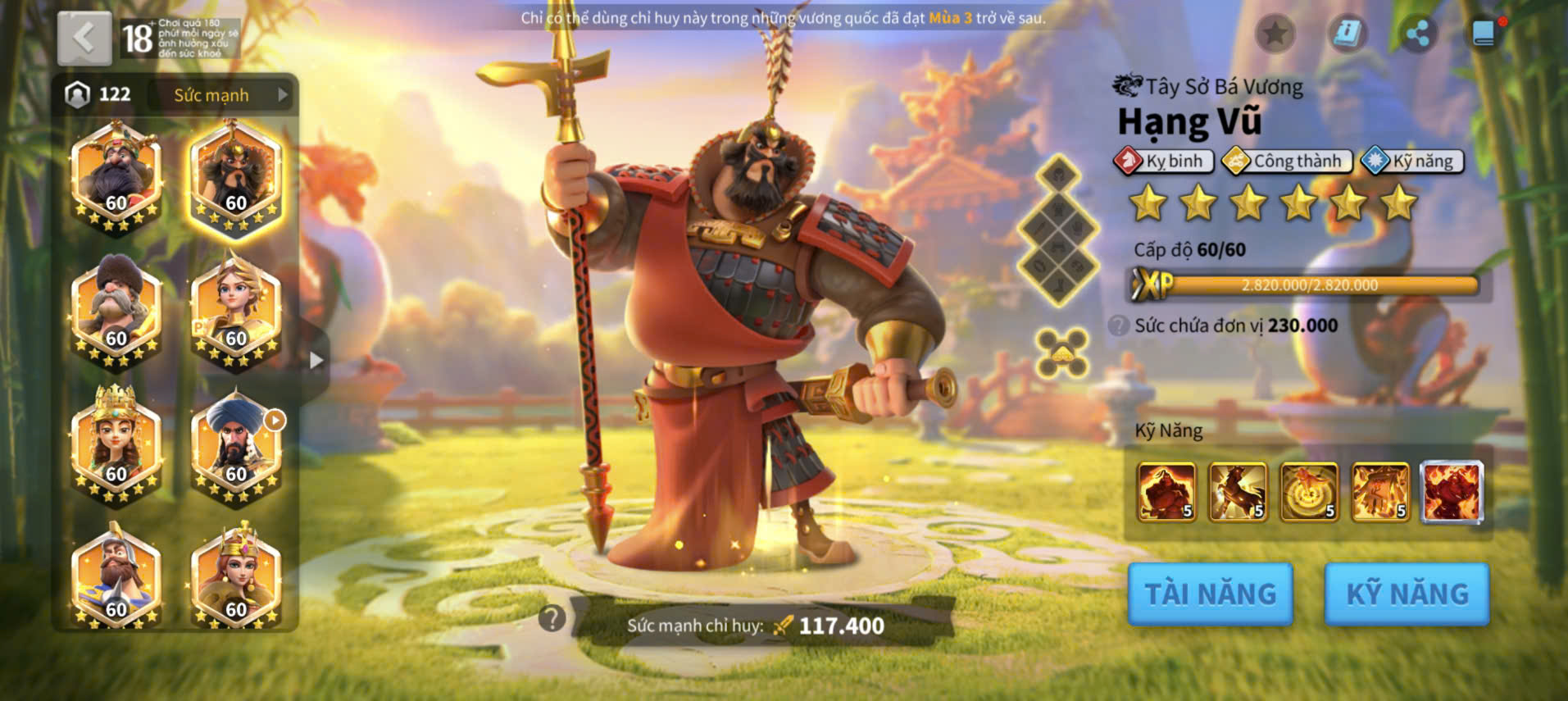Mark commander as favorite with star icon
Viewport: 1568px width, 701px height.
coord(1275,34)
